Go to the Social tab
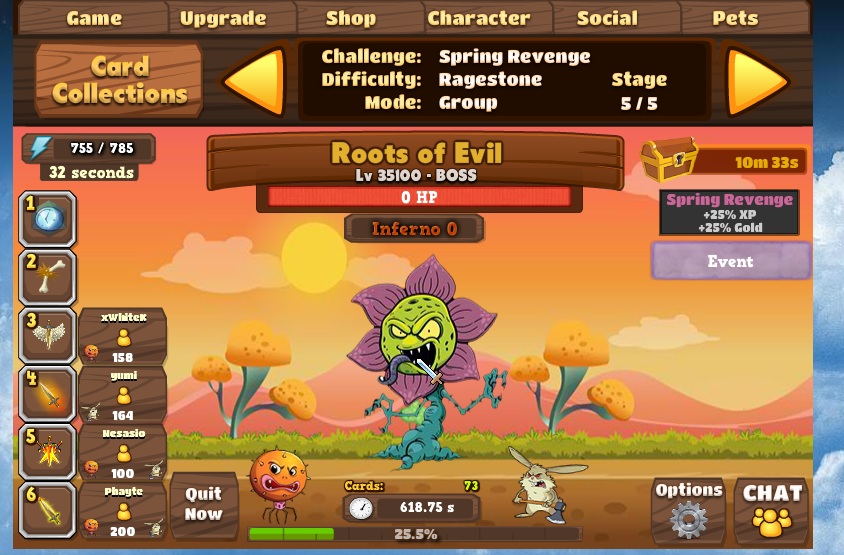 607,18
